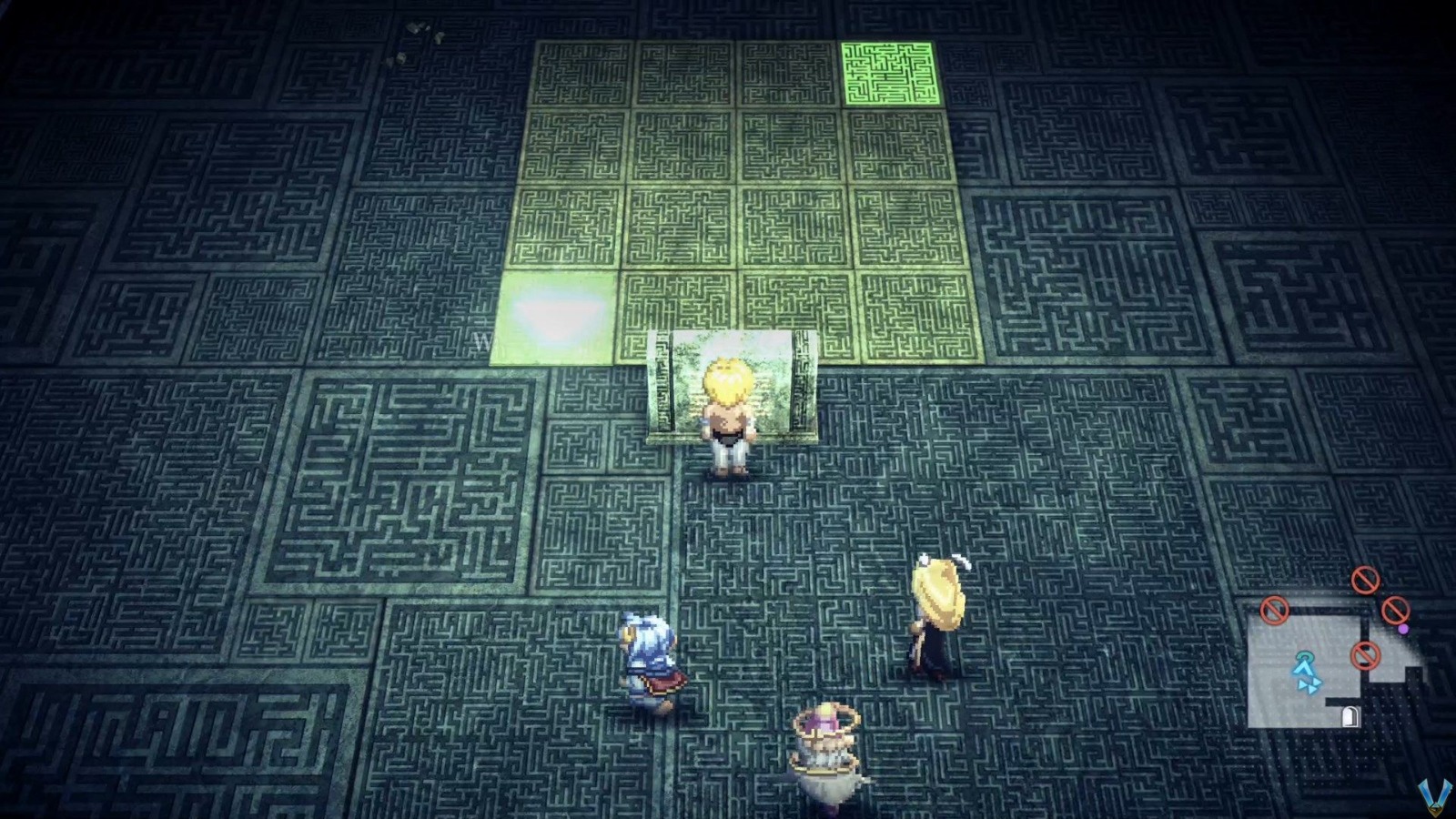Click the purple dot marker on the minimap
1456x819 pixels.
coord(1403,628)
